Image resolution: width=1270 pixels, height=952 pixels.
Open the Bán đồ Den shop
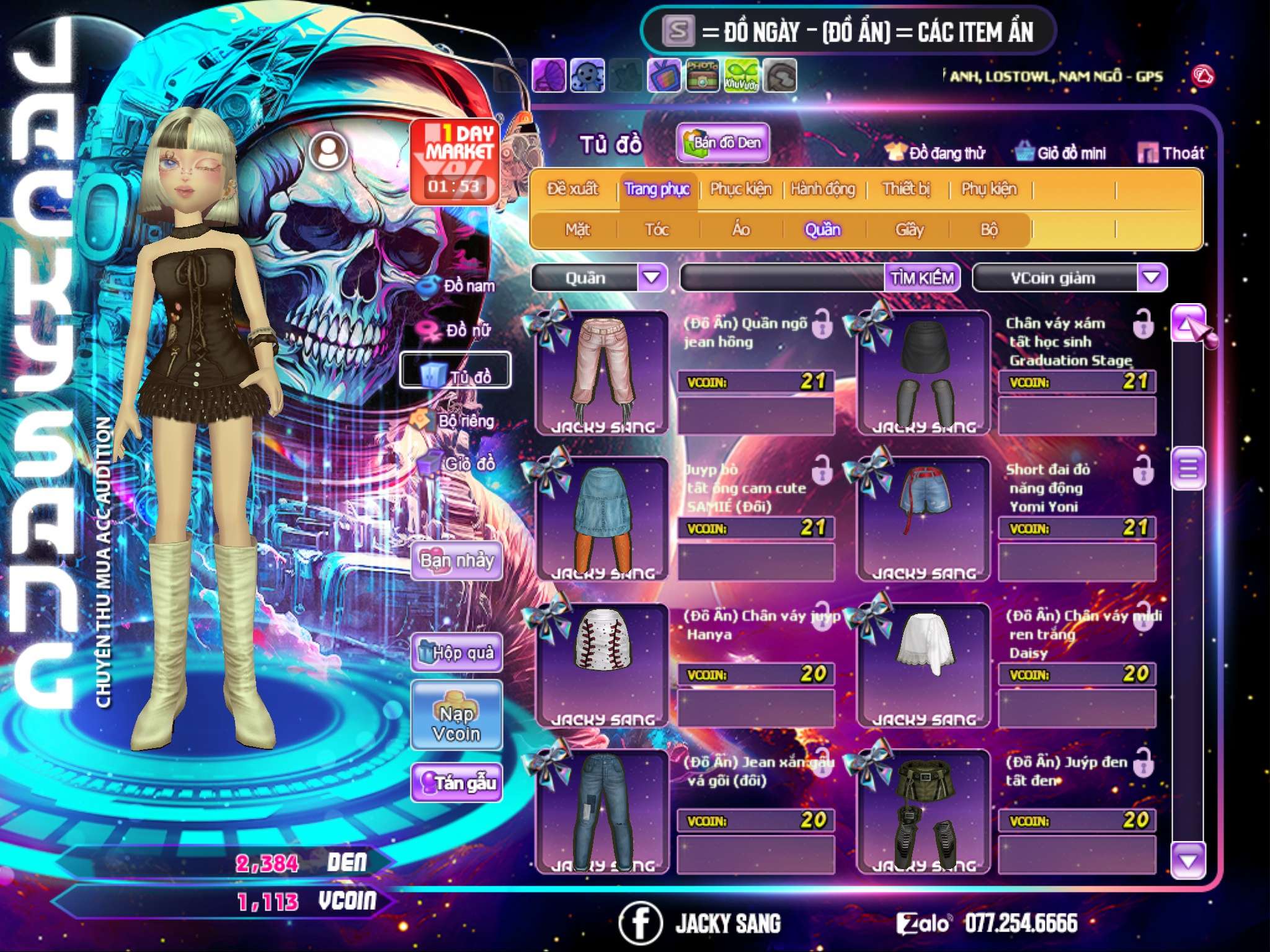coord(722,143)
